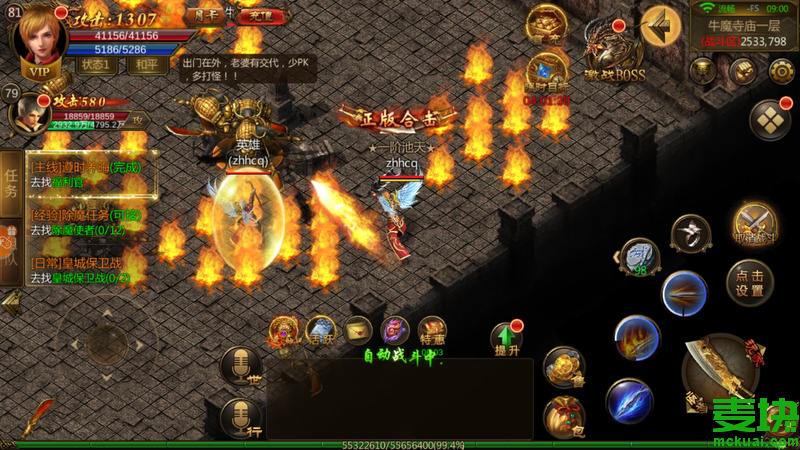
Task: Tap the 世 world voice microphone
Action: click(239, 366)
